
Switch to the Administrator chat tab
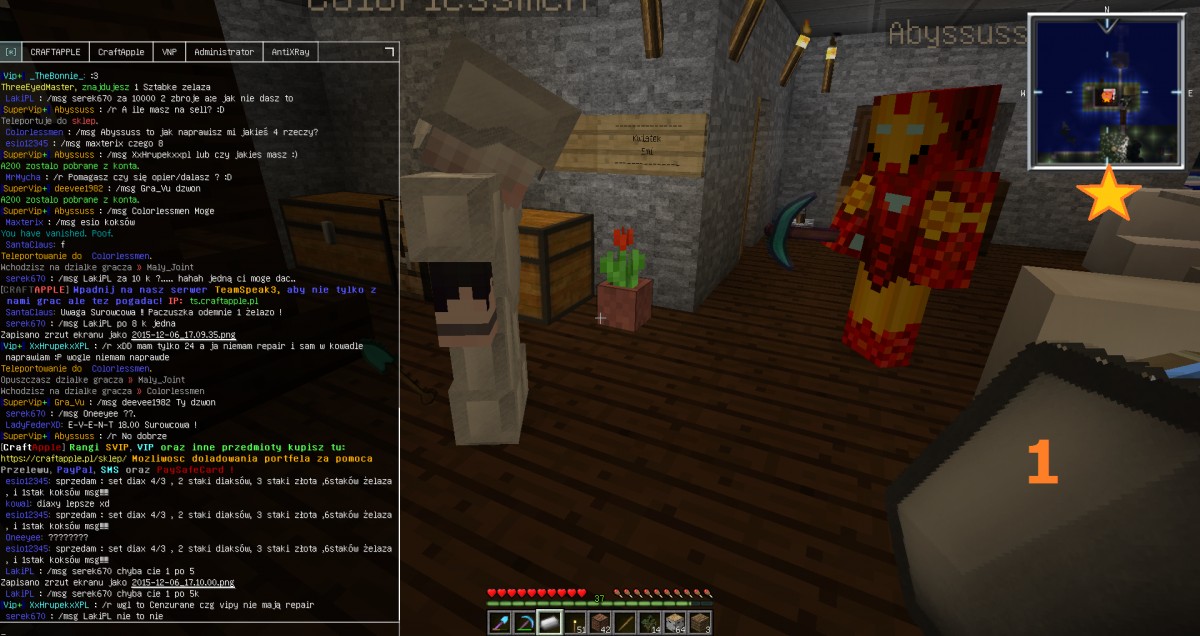point(224,51)
